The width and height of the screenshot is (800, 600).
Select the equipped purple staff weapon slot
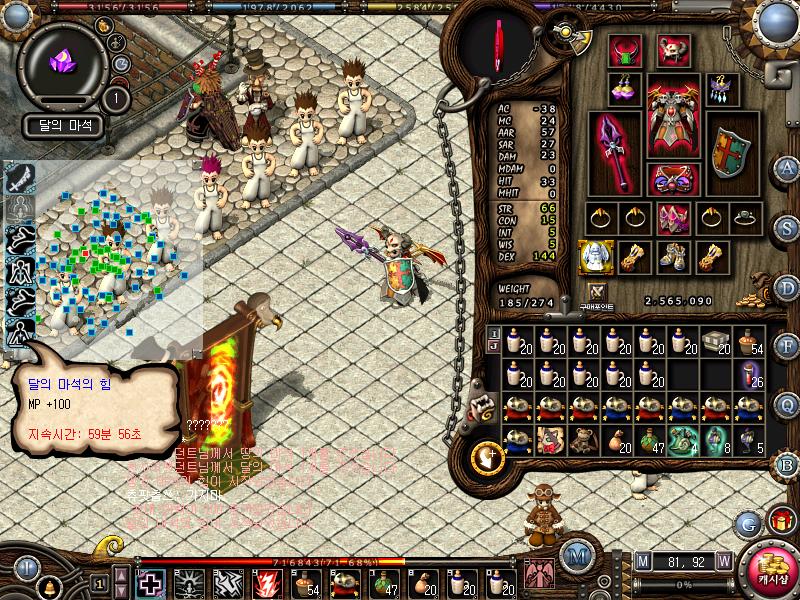[x=613, y=152]
